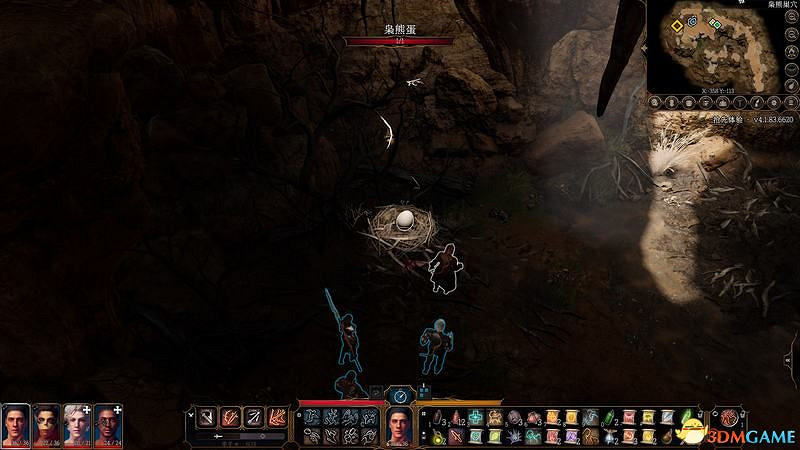This screenshot has height=450, width=800.
Task: Select the fourth party portrait with 24/24 health
Action: click(x=108, y=424)
